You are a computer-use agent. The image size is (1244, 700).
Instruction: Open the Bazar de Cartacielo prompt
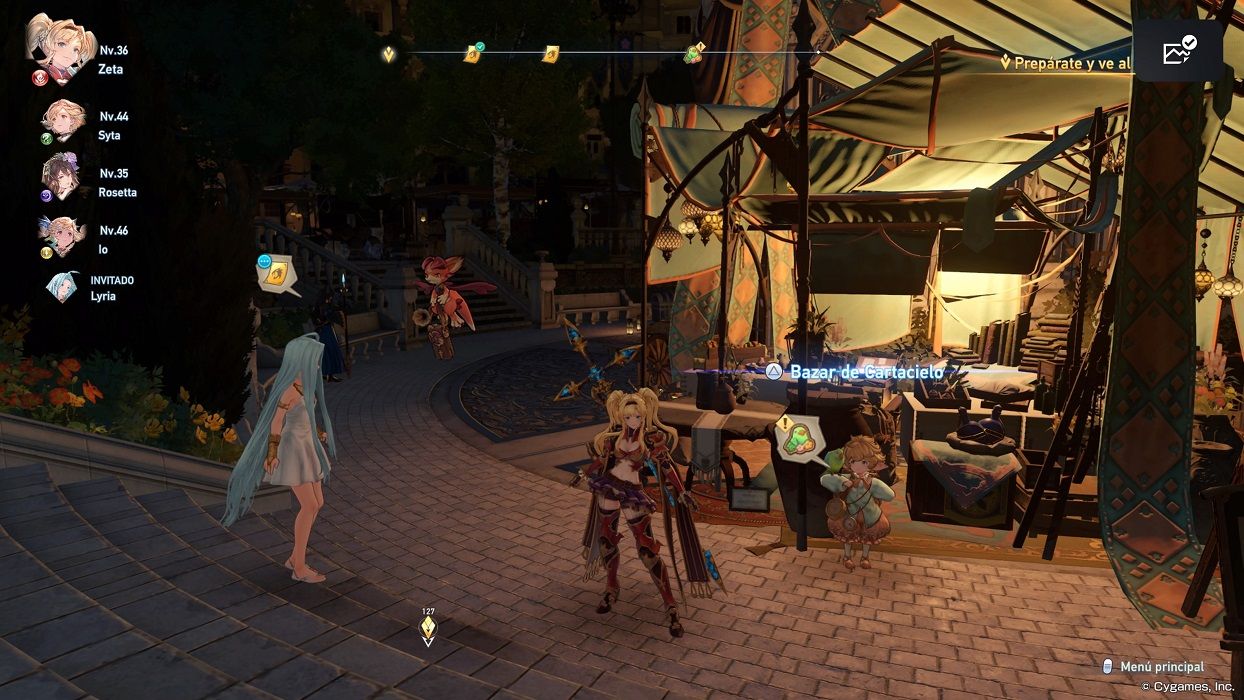(857, 371)
